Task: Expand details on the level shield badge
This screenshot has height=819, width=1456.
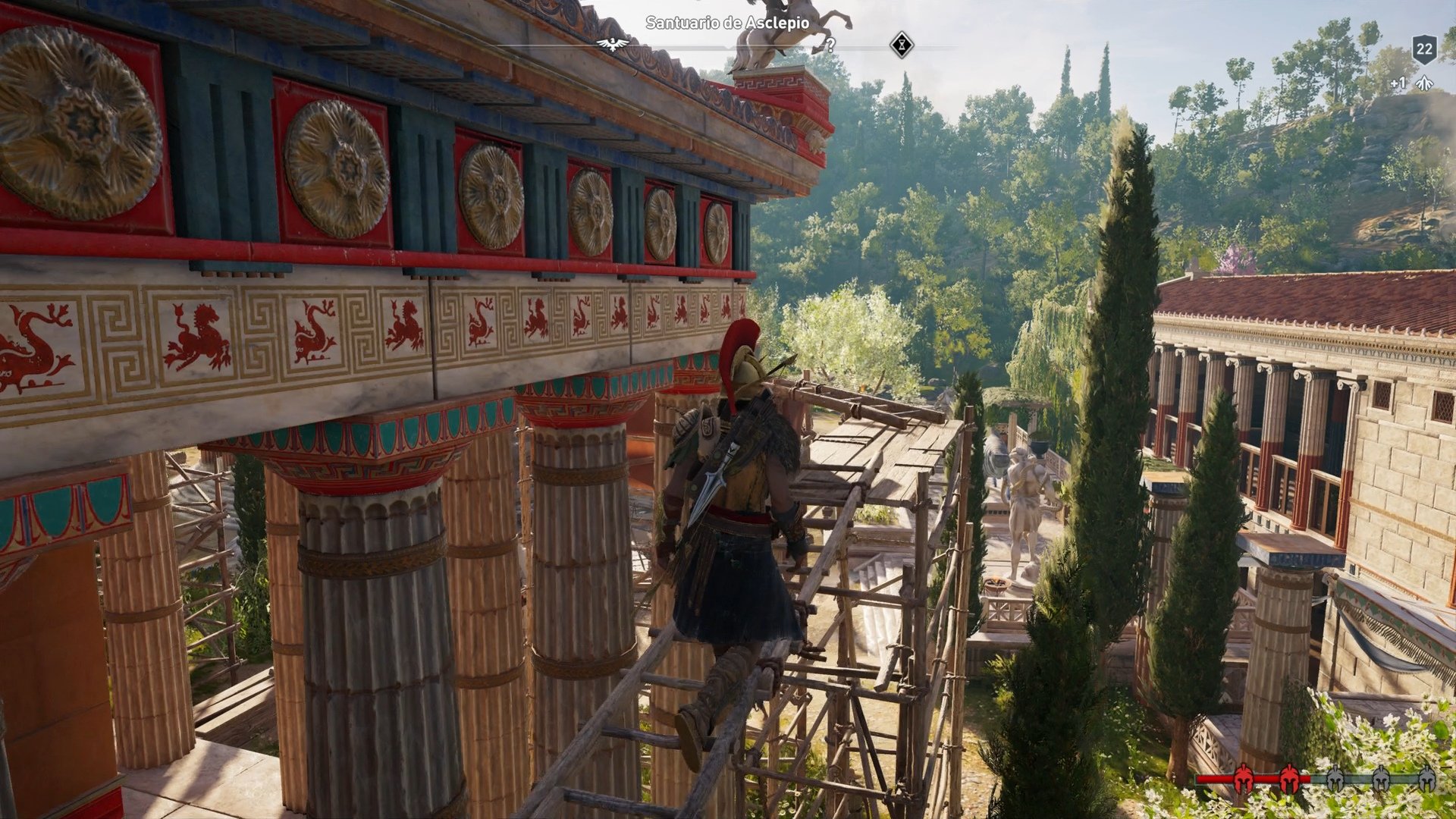Action: pyautogui.click(x=1424, y=49)
